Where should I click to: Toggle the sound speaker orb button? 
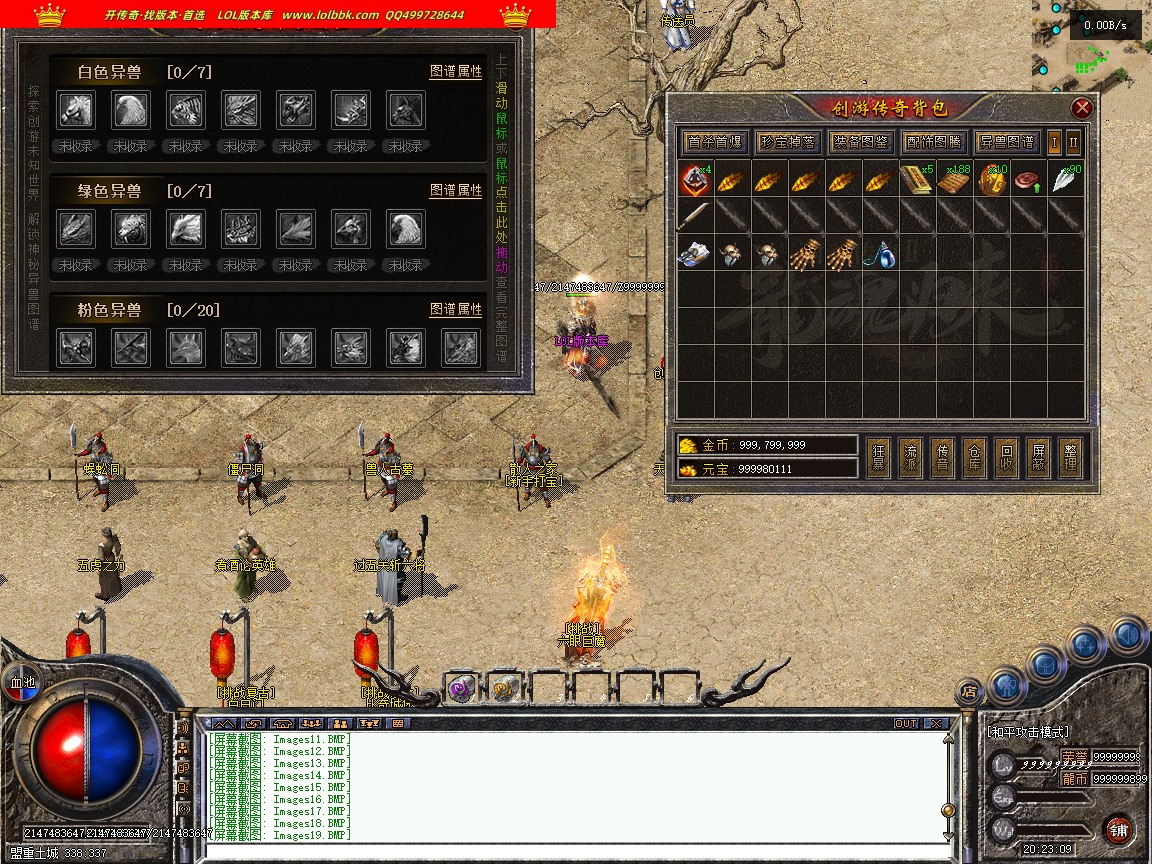1127,634
